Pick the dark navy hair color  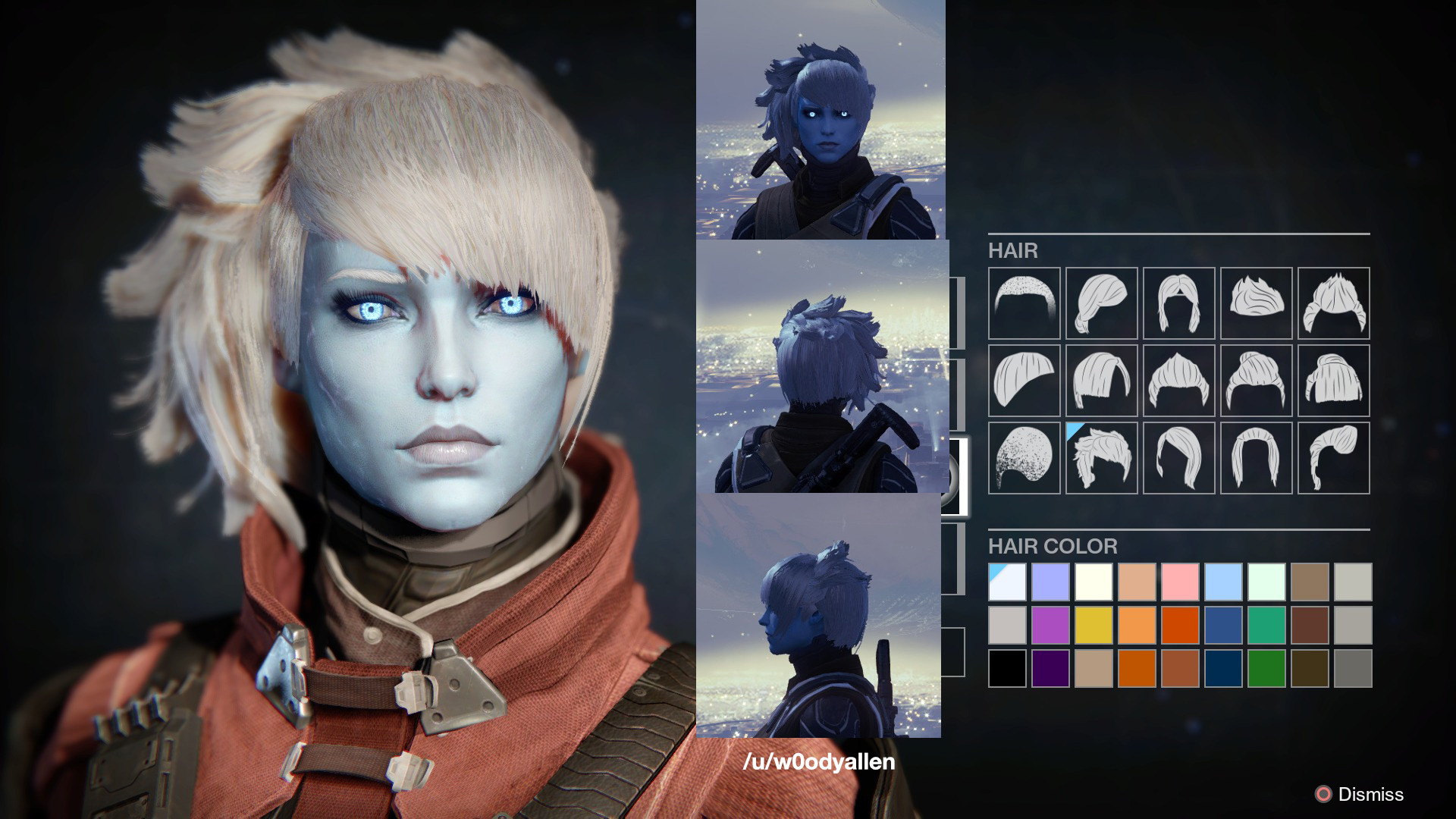click(x=1223, y=668)
